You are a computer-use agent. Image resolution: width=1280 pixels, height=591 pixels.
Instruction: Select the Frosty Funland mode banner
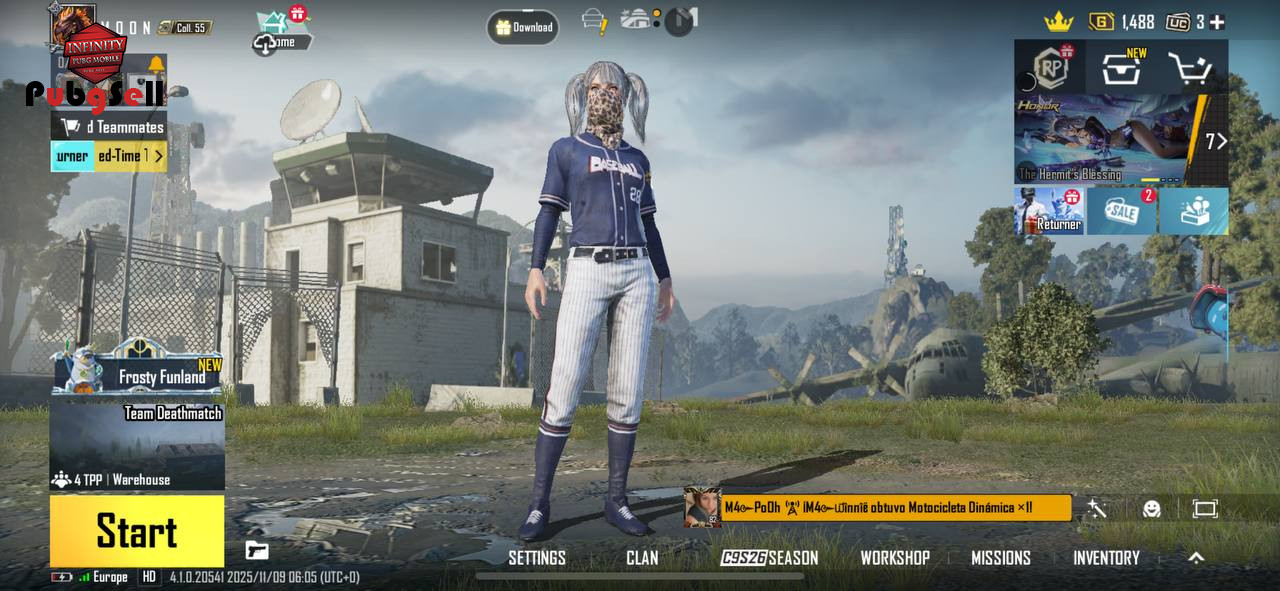coord(138,368)
